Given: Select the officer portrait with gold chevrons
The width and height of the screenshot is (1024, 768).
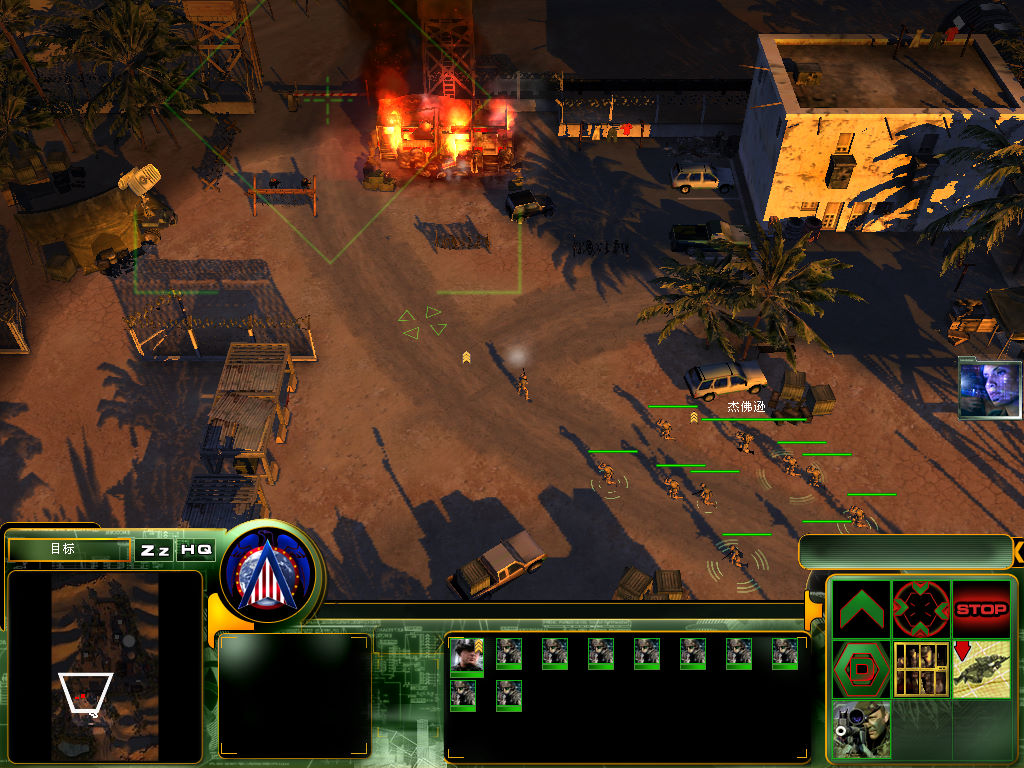Looking at the screenshot, I should (465, 654).
